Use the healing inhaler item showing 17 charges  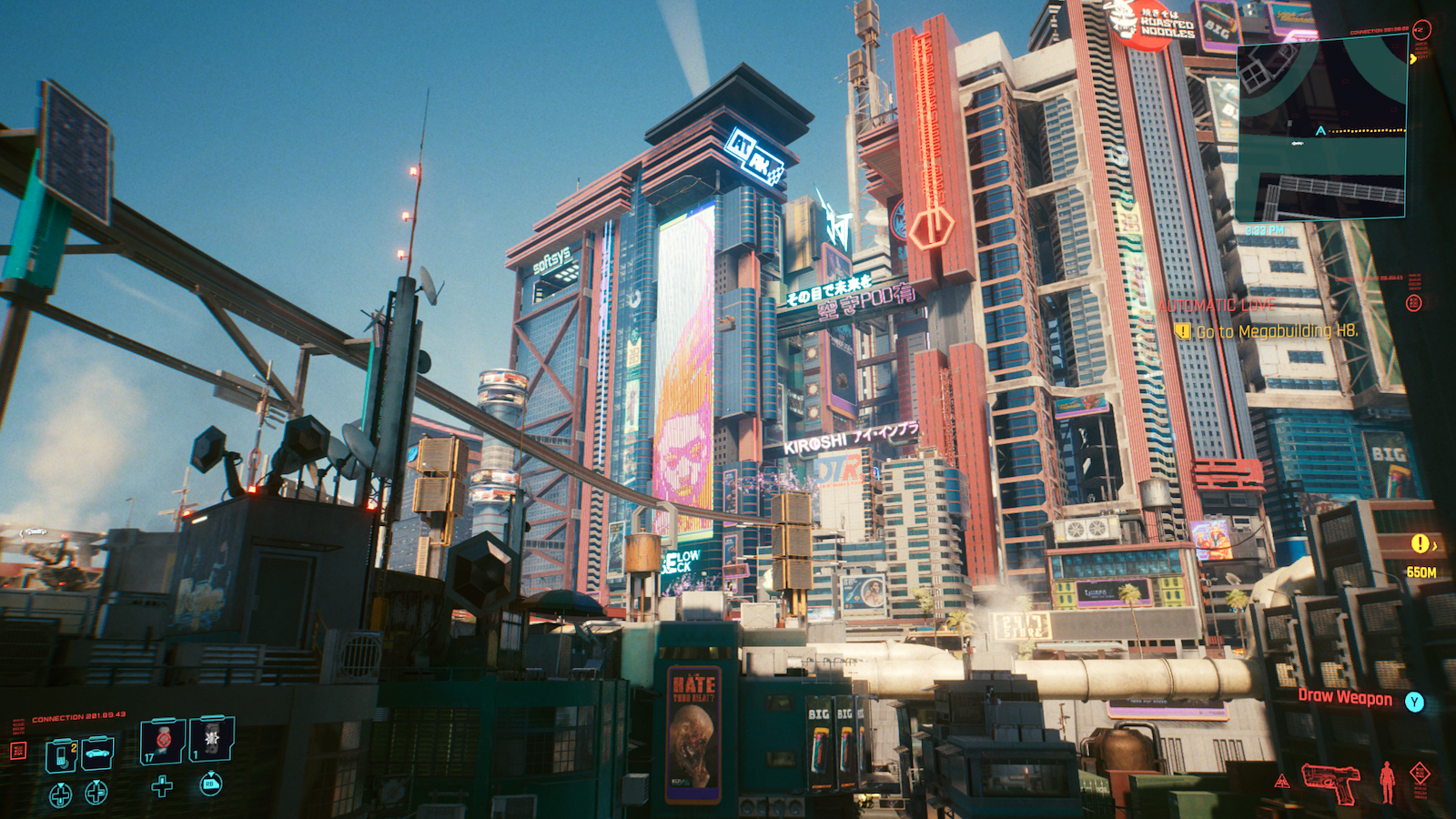162,742
